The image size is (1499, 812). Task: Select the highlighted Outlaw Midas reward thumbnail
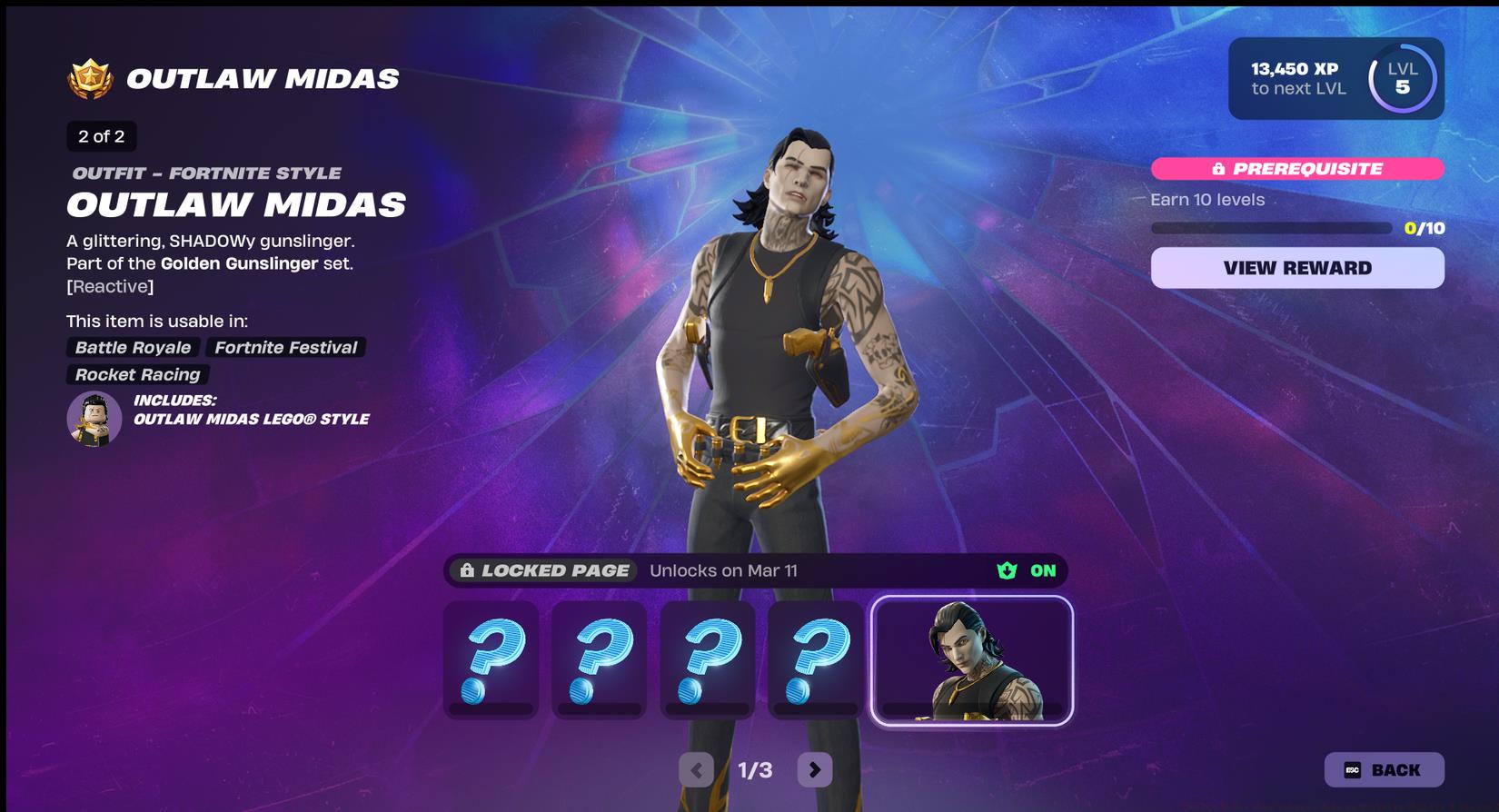(x=970, y=660)
